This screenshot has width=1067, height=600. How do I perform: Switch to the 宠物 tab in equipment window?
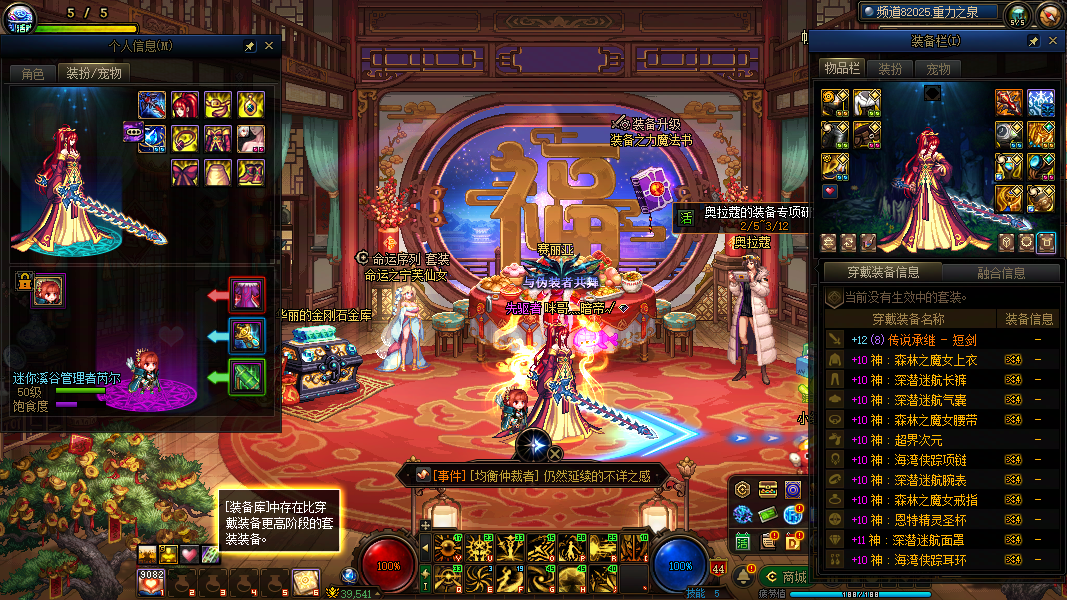pos(938,69)
